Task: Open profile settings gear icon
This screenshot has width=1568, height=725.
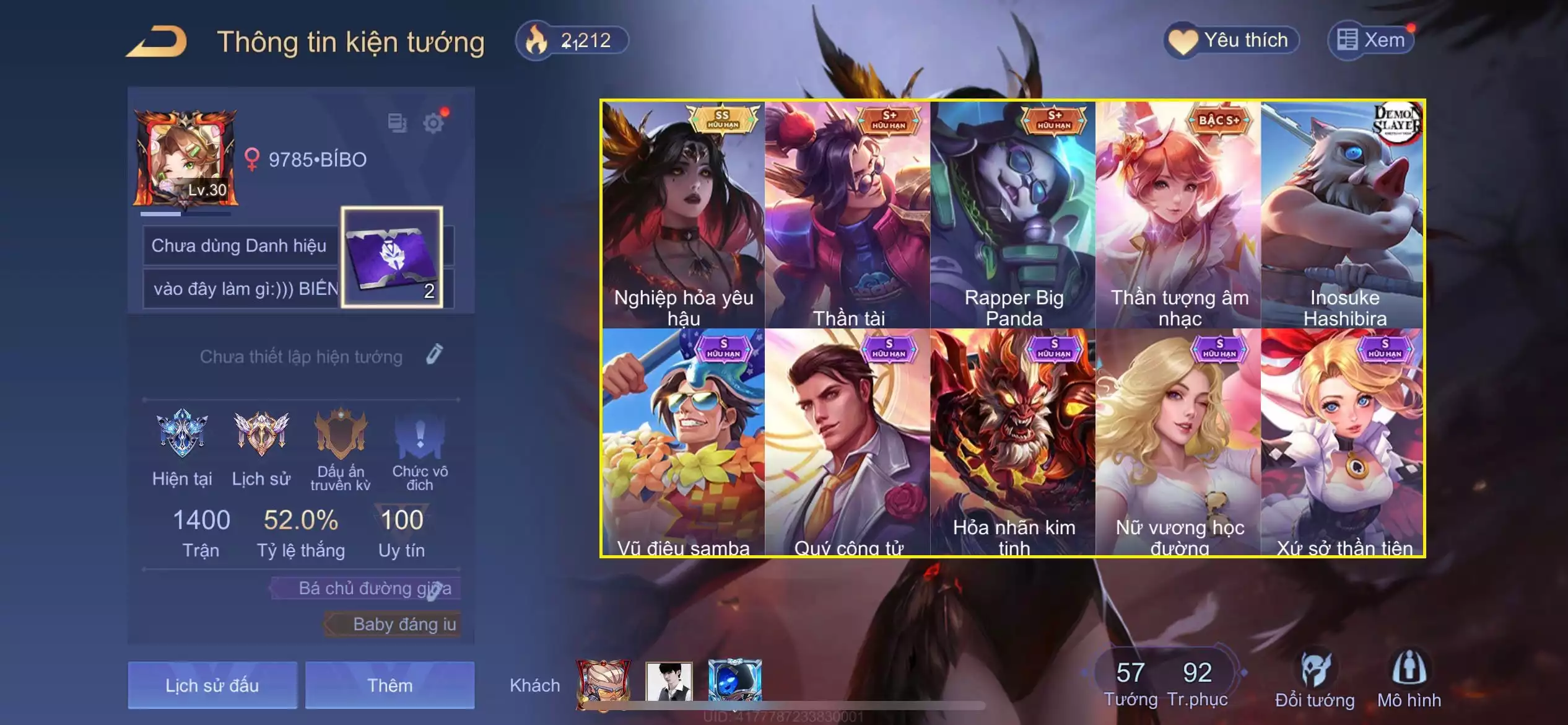Action: [433, 123]
